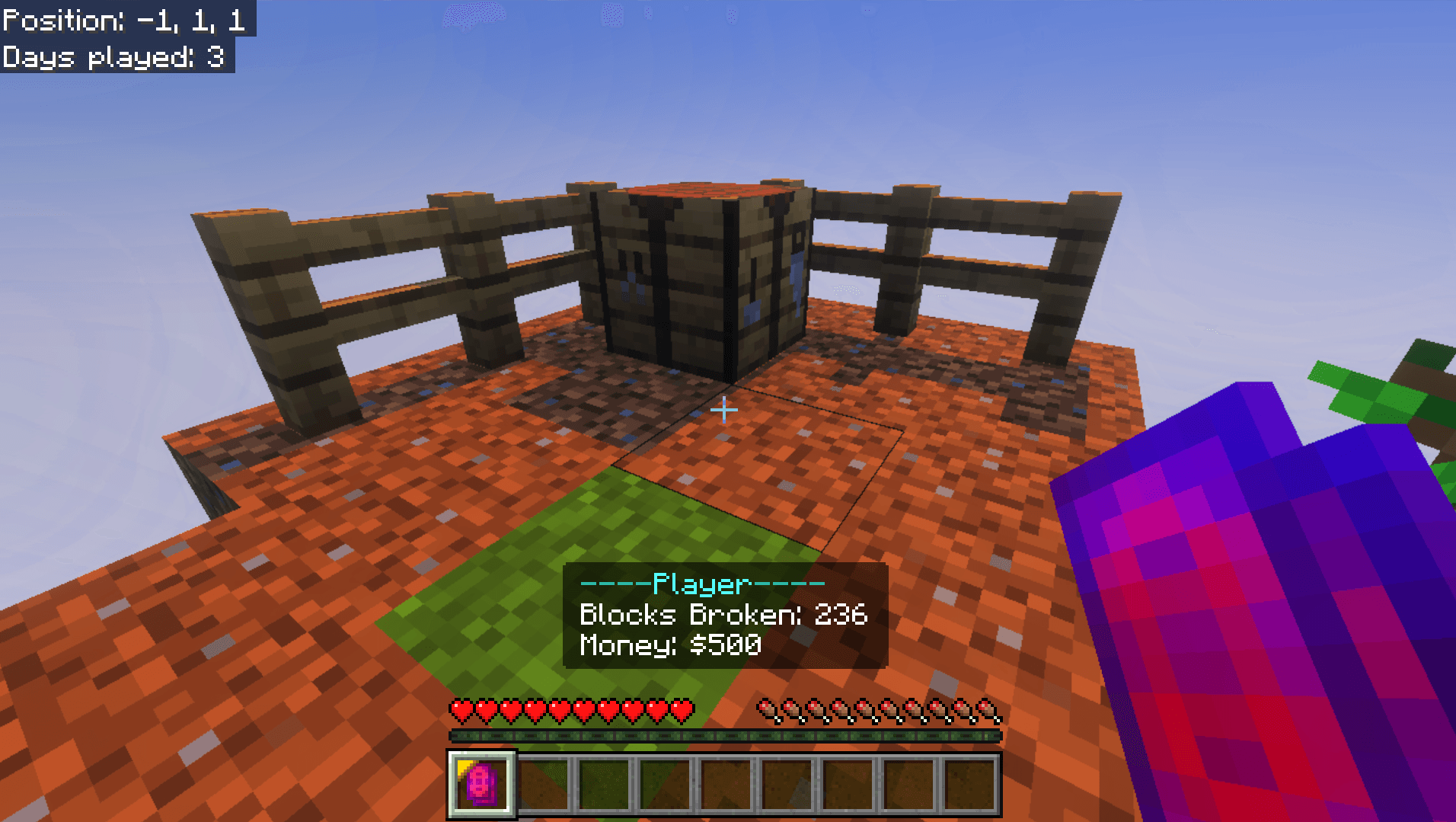1456x822 pixels.
Task: Click the ----Player---- stats header
Action: pos(701,584)
